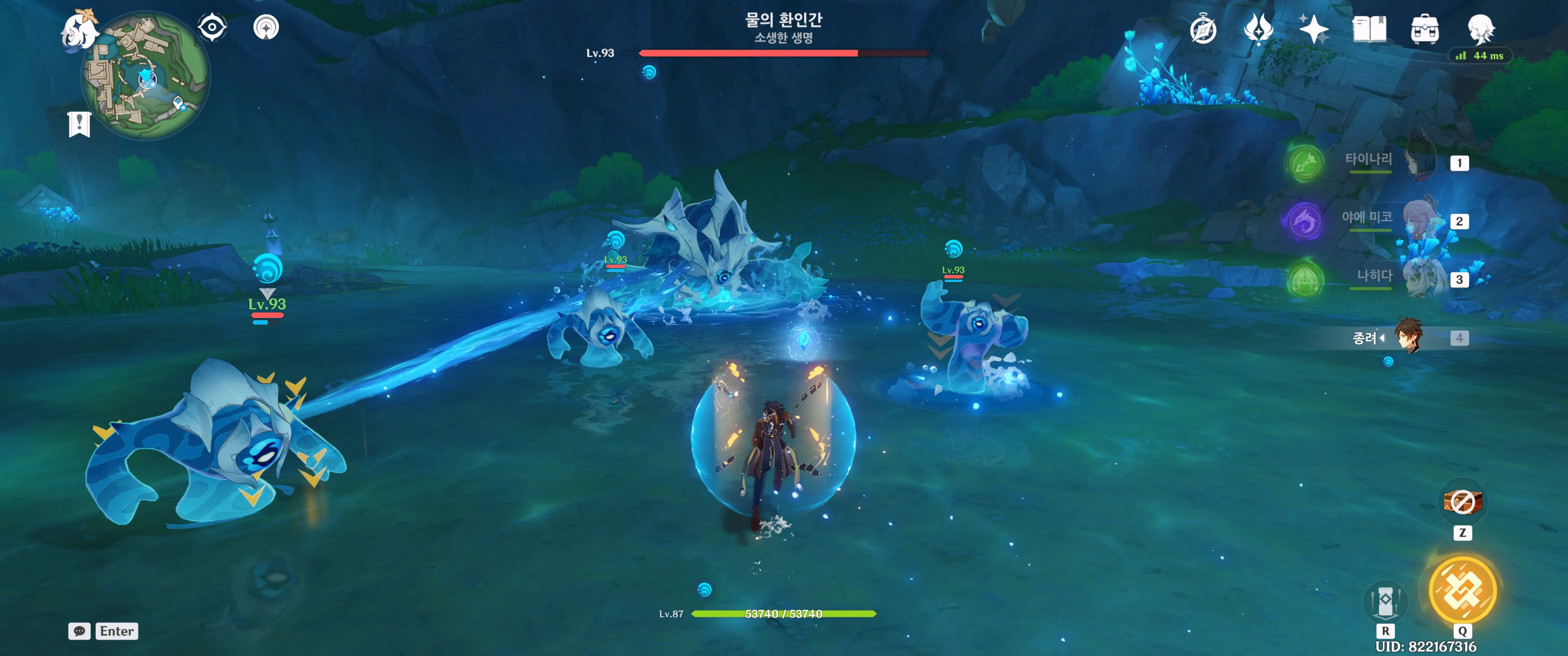
Task: Open the compass events icon
Action: point(1203,30)
